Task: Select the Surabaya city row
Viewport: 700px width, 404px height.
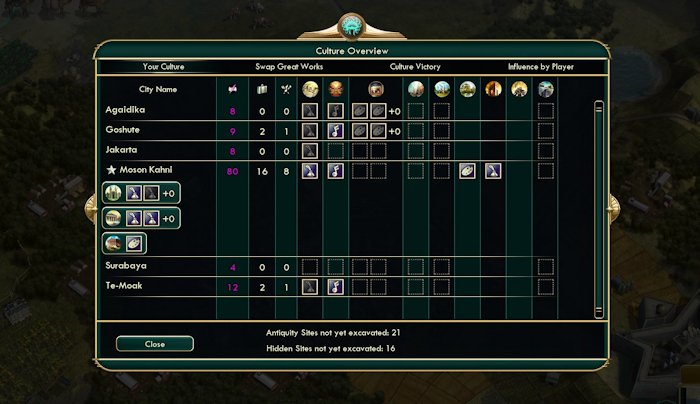Action: pos(125,267)
